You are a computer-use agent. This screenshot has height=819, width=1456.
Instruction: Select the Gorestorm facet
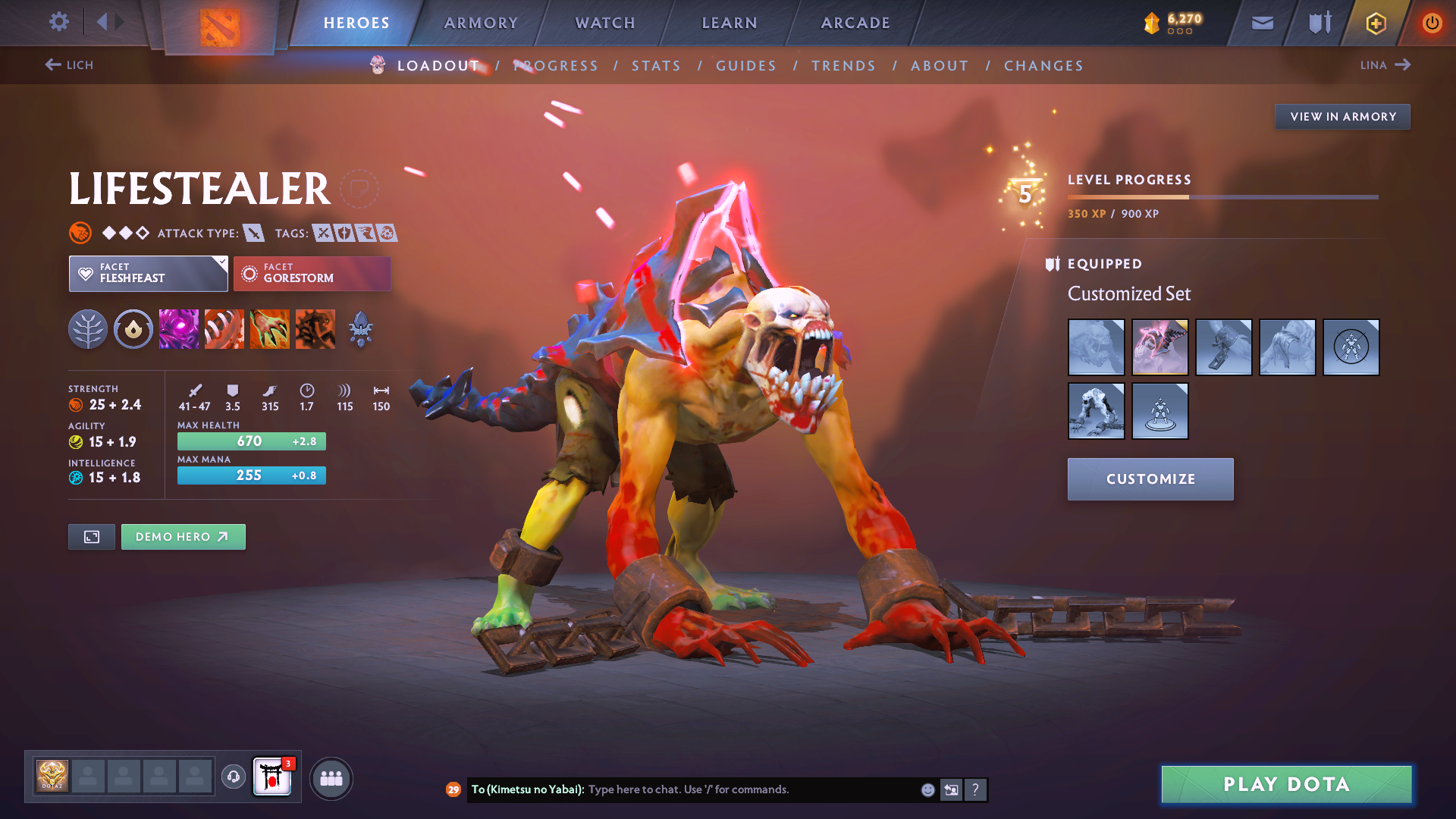(x=312, y=273)
